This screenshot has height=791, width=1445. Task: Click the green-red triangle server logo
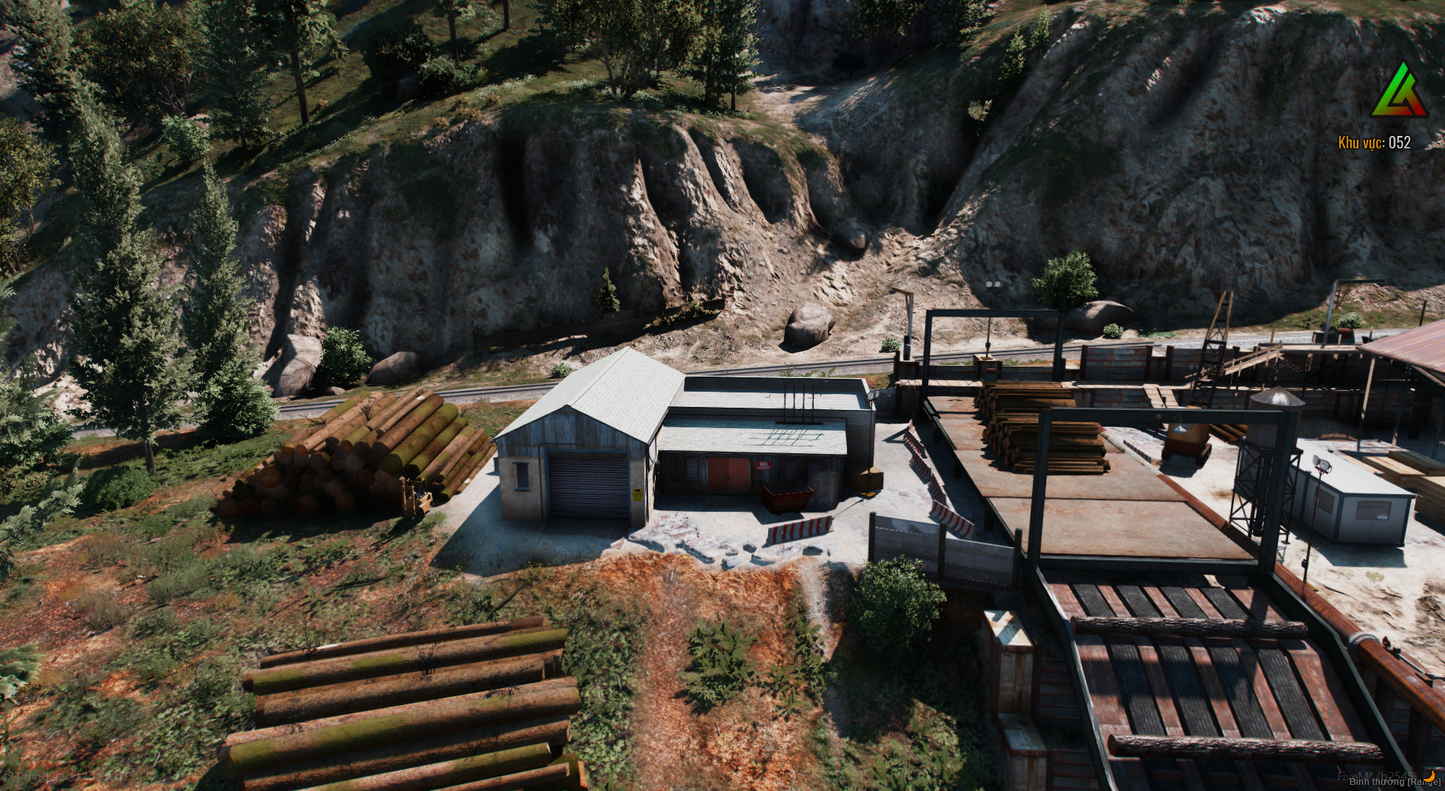(1398, 93)
